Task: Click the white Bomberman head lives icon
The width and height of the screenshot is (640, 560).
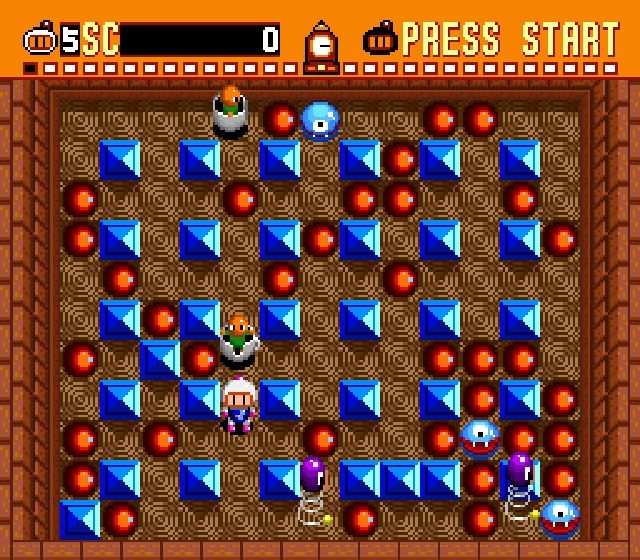Action: [x=40, y=41]
